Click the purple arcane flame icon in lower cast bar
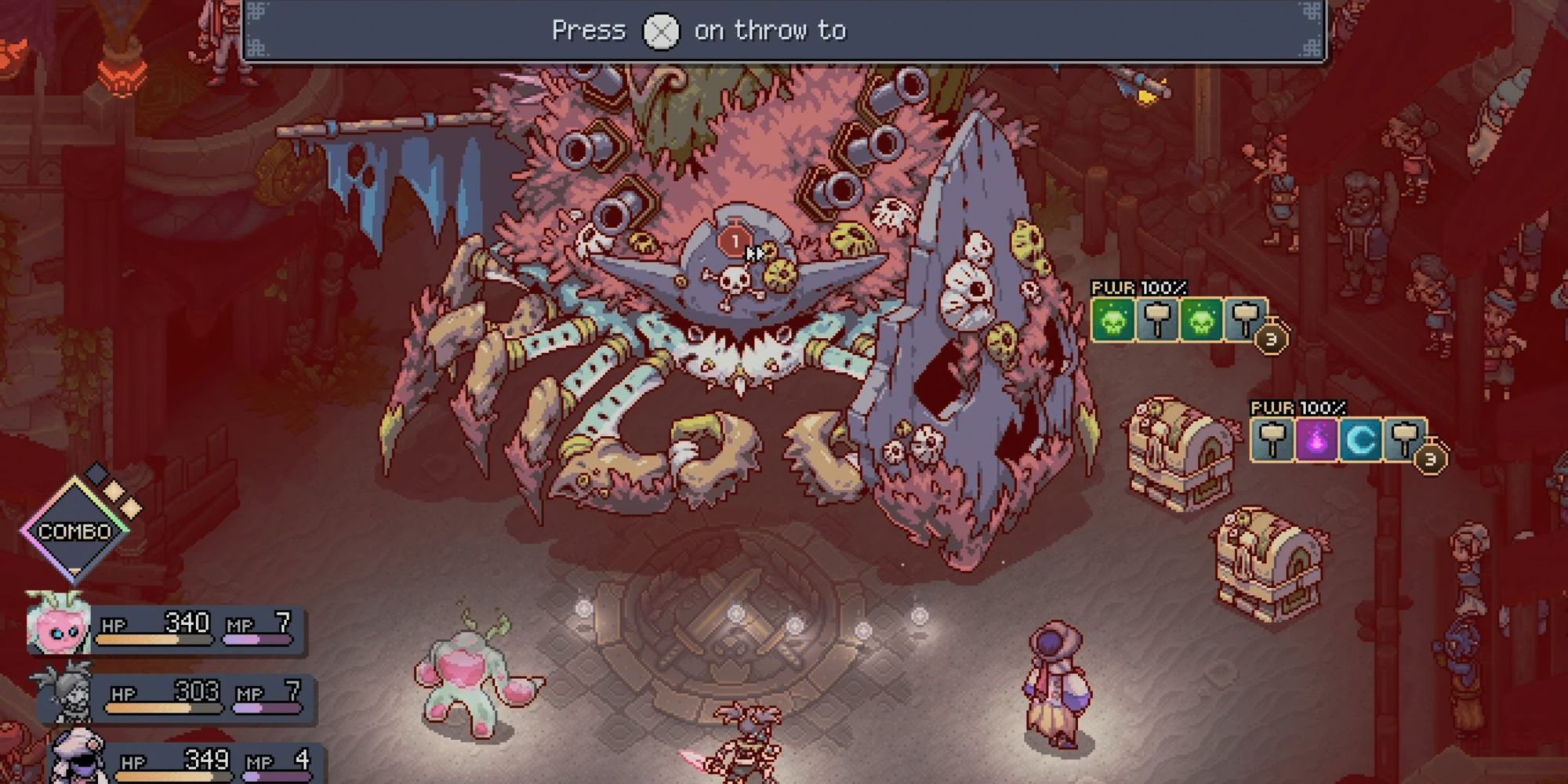1568x784 pixels. [x=1317, y=441]
